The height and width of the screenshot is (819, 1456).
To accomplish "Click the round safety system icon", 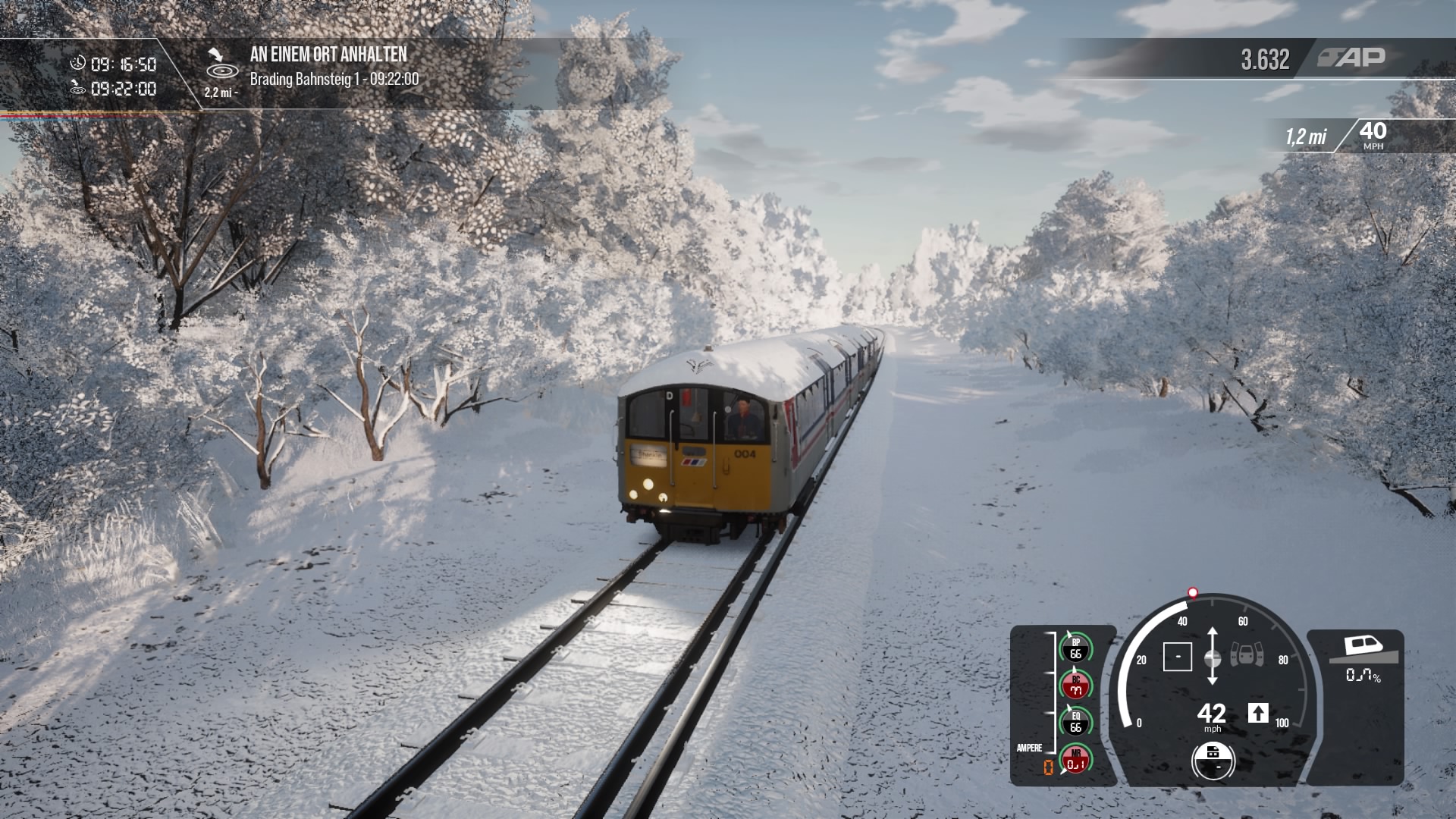I will point(1213,759).
